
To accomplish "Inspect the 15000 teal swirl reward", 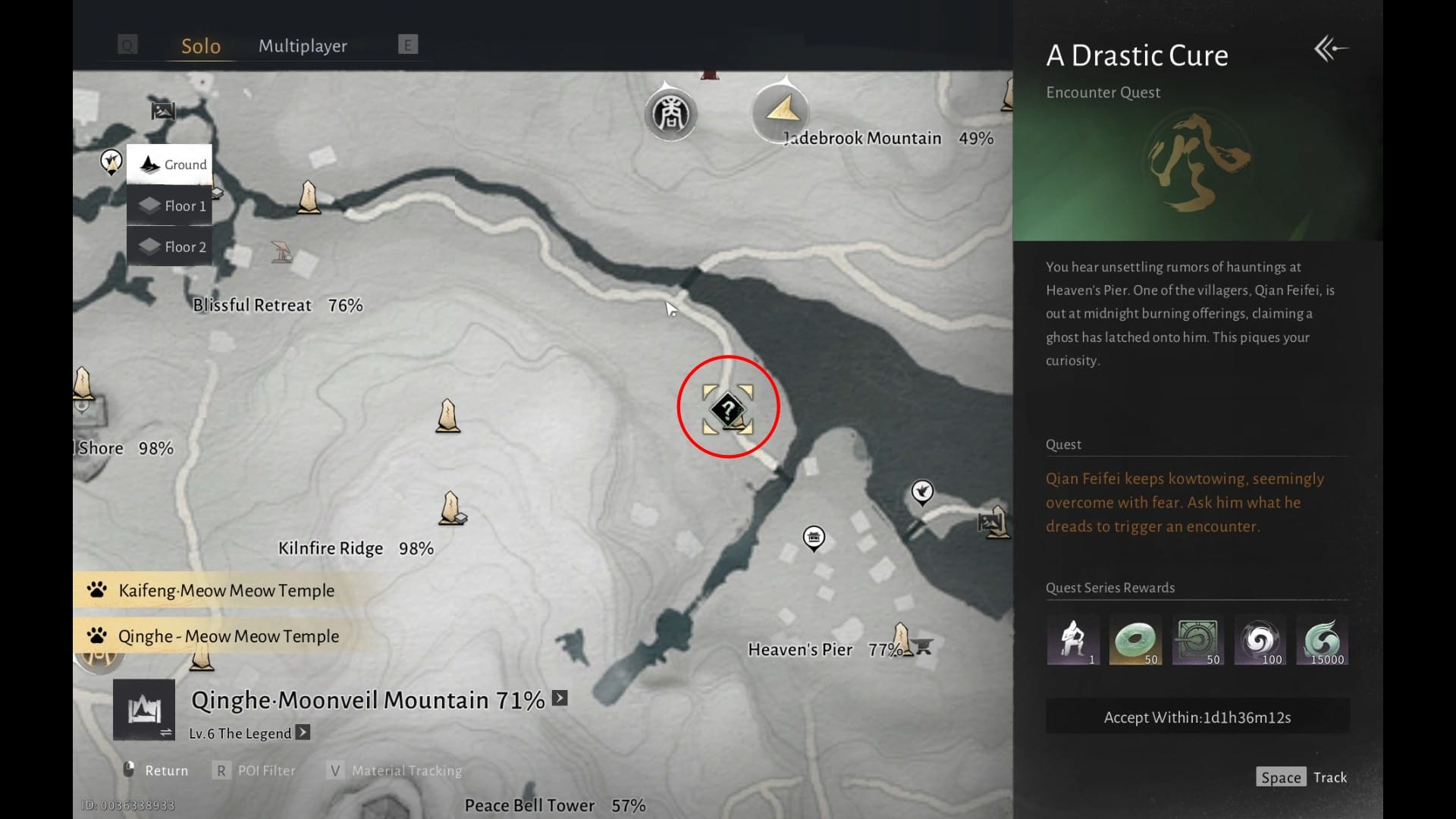I will 1322,641.
